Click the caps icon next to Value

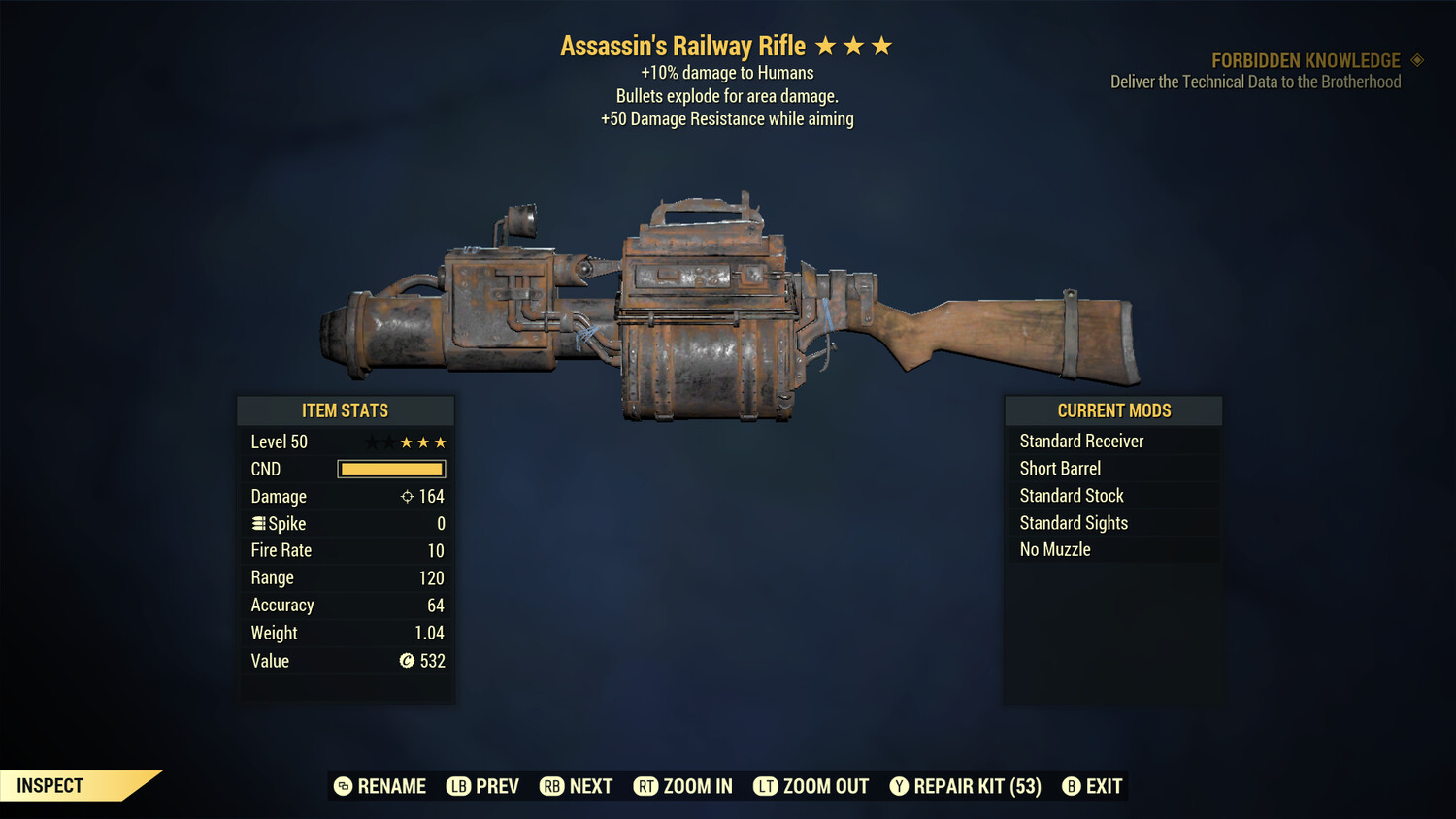pyautogui.click(x=408, y=661)
